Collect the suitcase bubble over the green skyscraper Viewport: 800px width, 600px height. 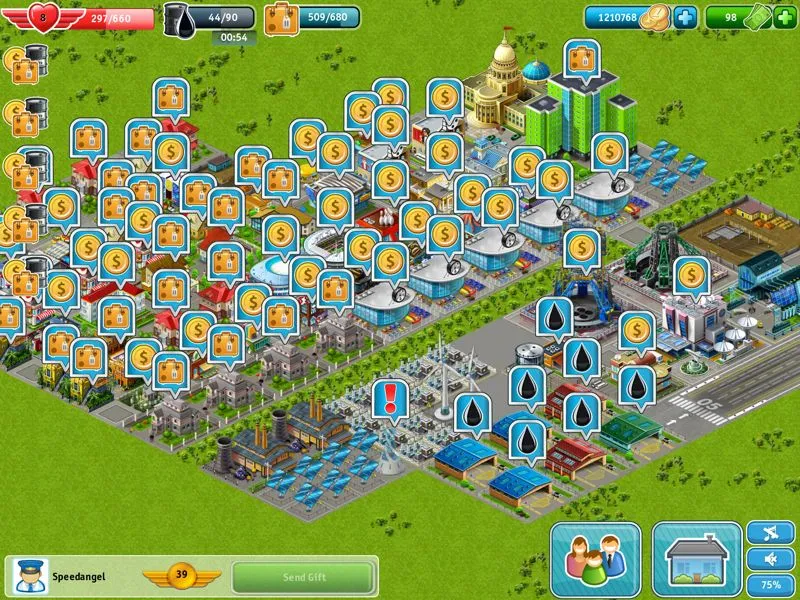coord(581,58)
